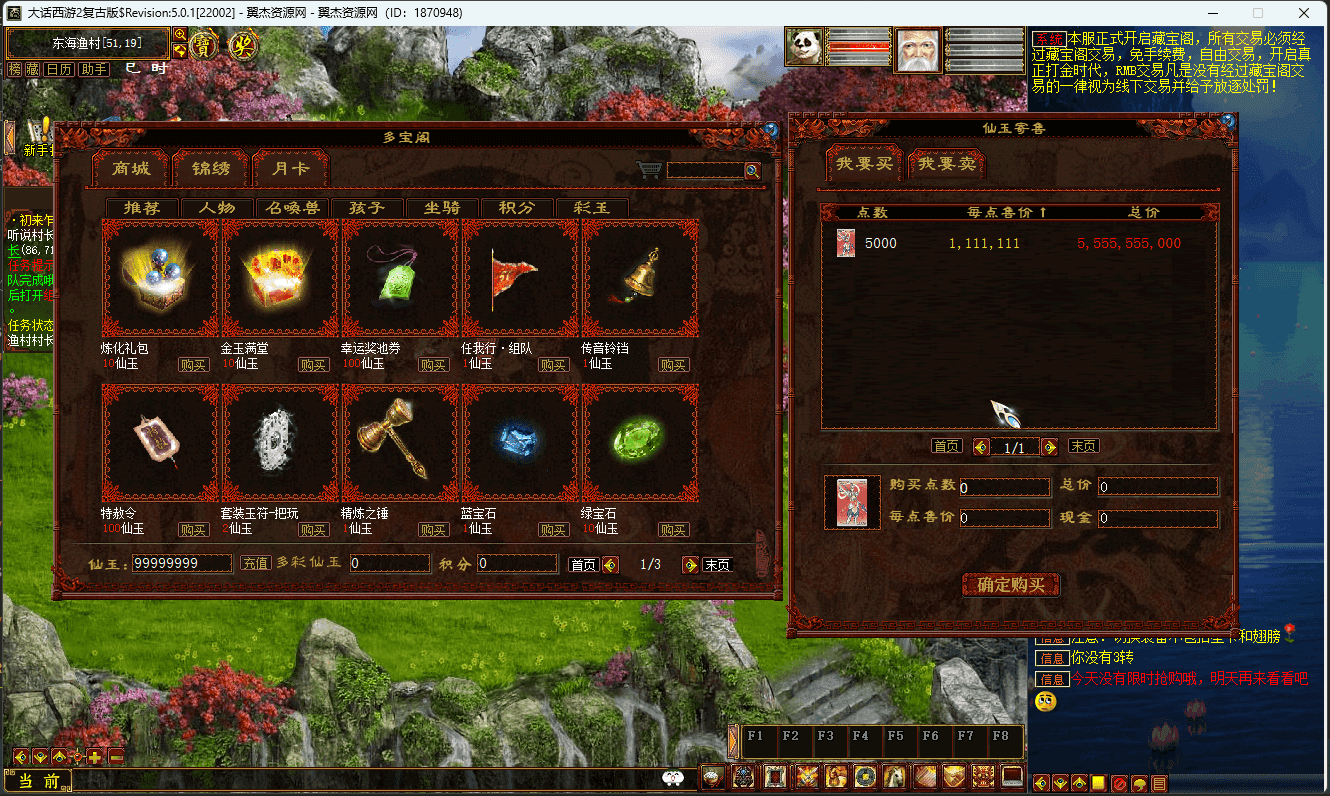Purchase the 幸运奖池券
Screen dimensions: 1330x796
(x=433, y=365)
